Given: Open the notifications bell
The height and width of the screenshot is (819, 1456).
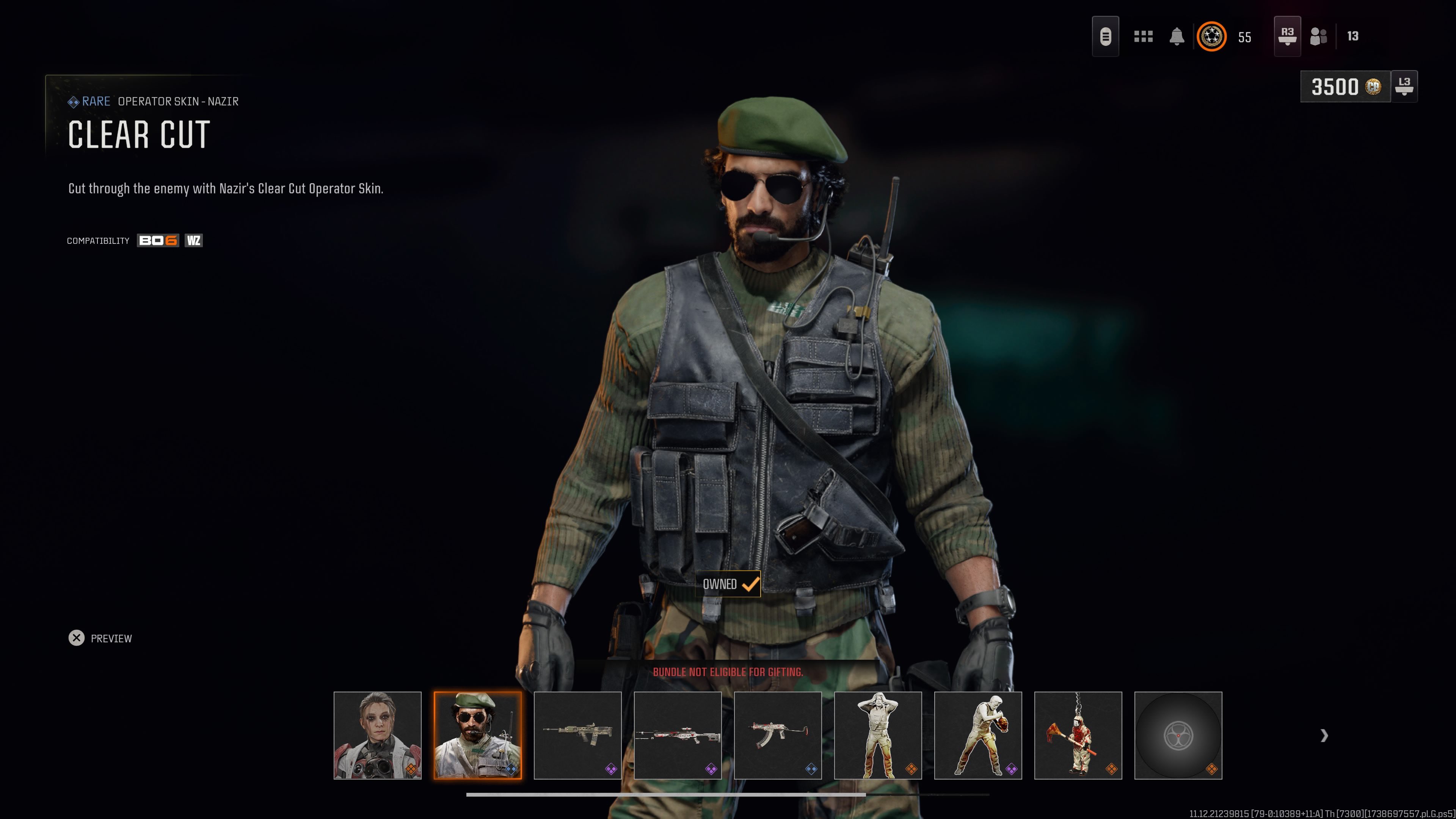Looking at the screenshot, I should tap(1177, 36).
